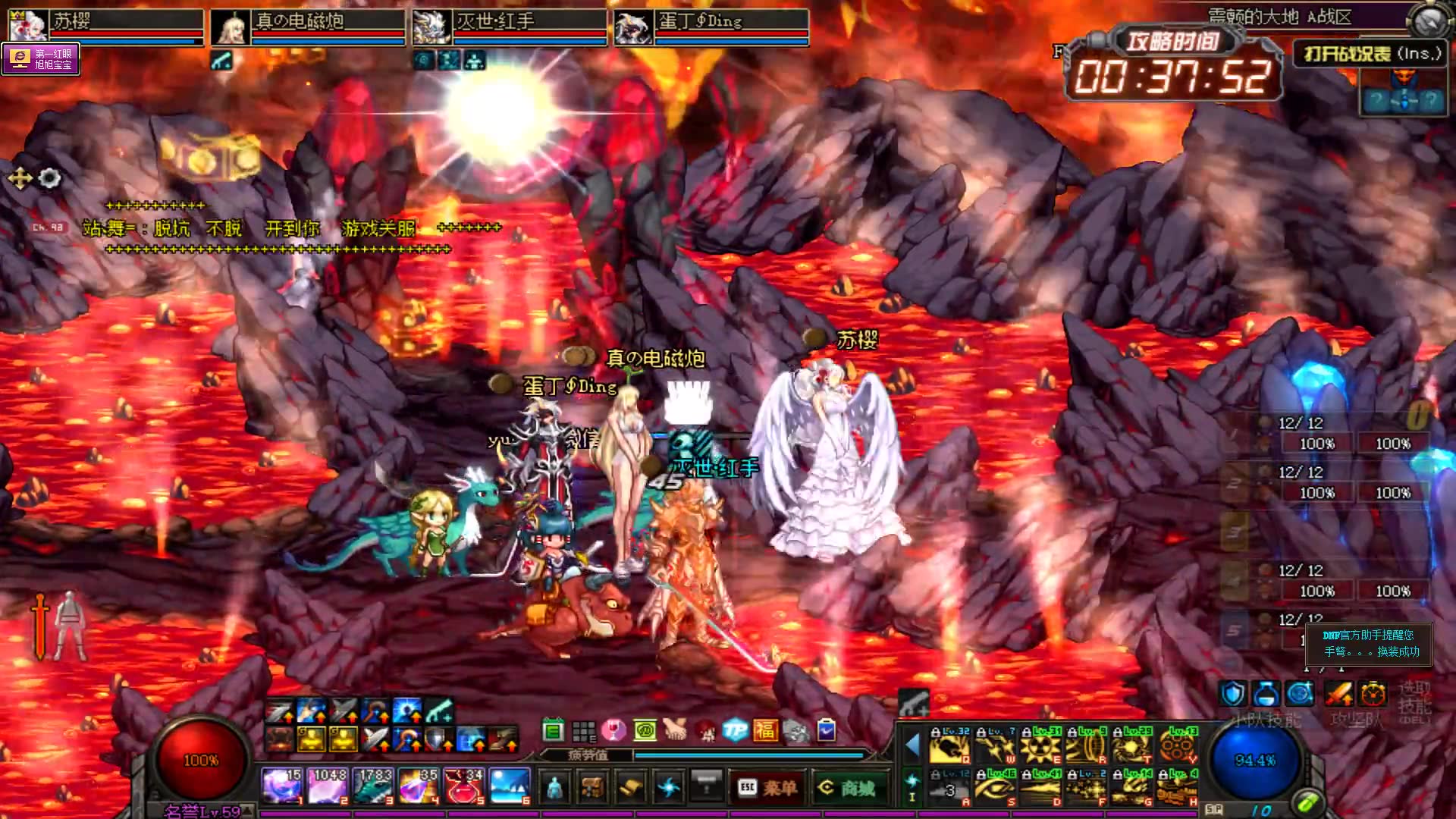The height and width of the screenshot is (819, 1456).
Task: Open the quest scroll icon
Action: pos(629,788)
